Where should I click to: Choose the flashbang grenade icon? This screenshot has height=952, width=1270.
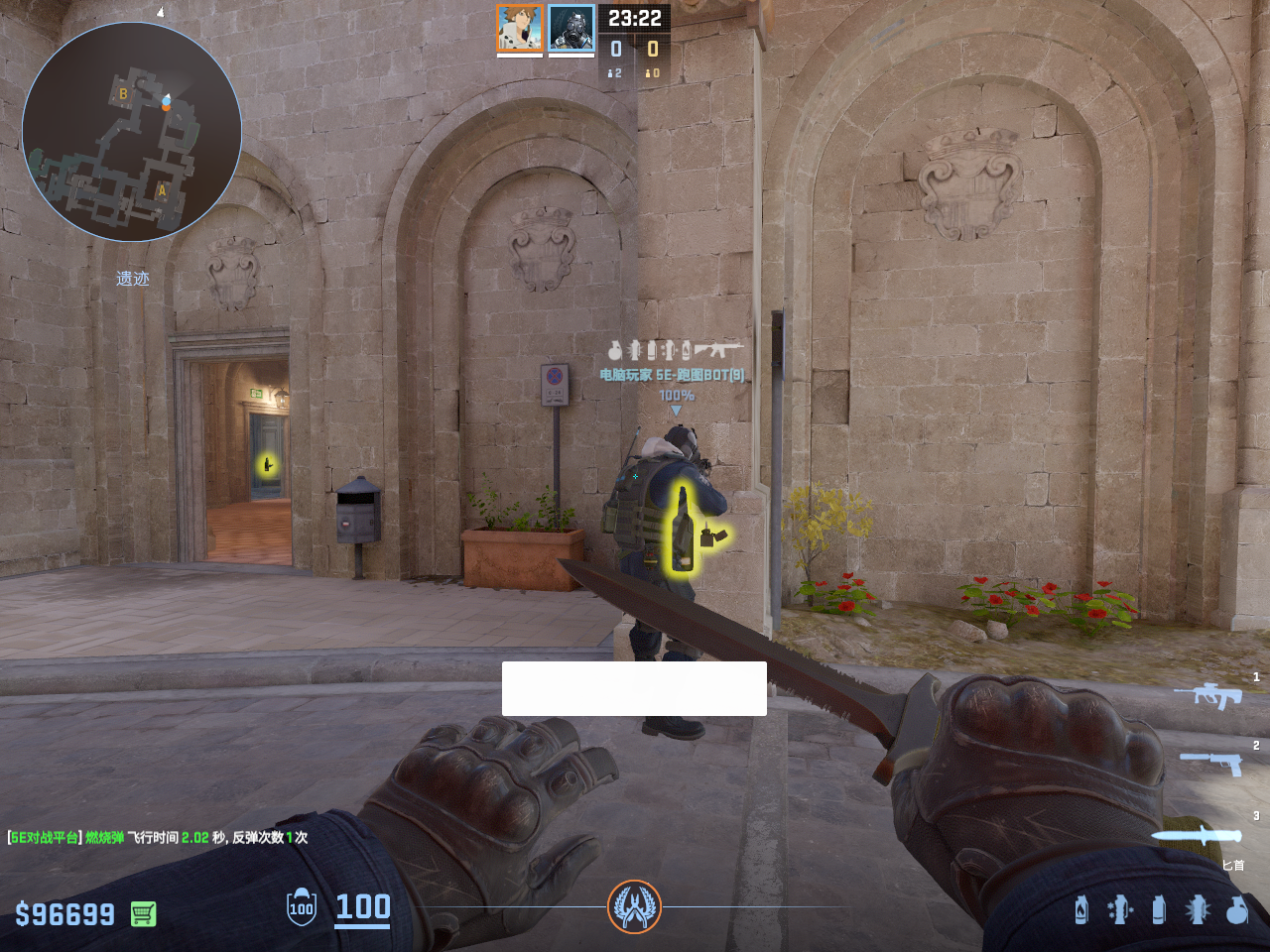click(x=1197, y=909)
